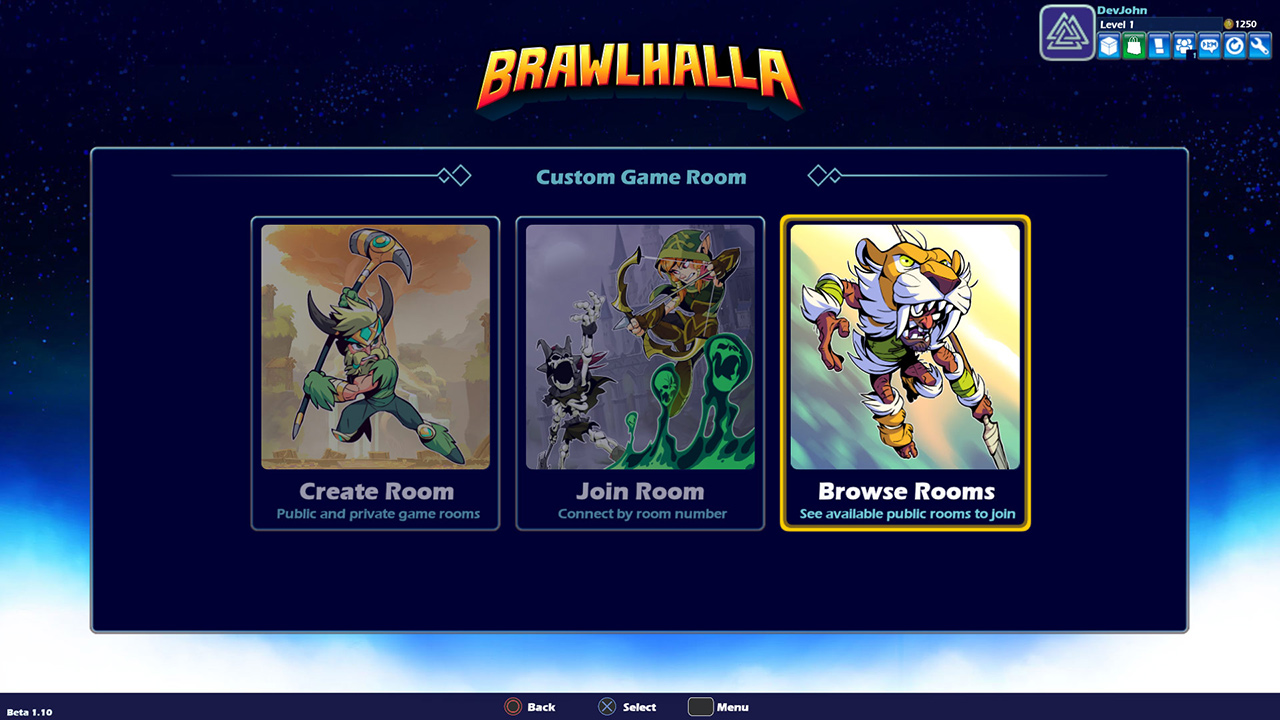Screen dimensions: 1280x720
Task: Open the friends list icon showing one friend
Action: tap(1183, 46)
